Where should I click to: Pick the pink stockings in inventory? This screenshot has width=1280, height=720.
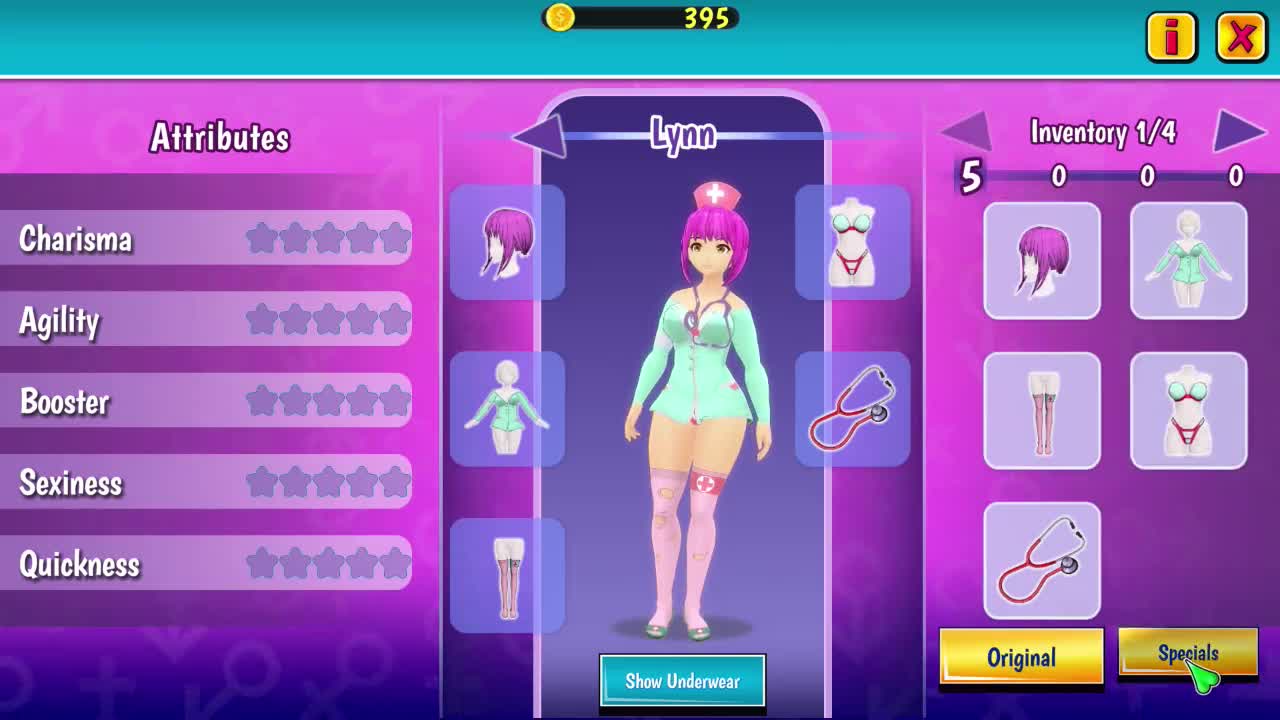click(1042, 411)
